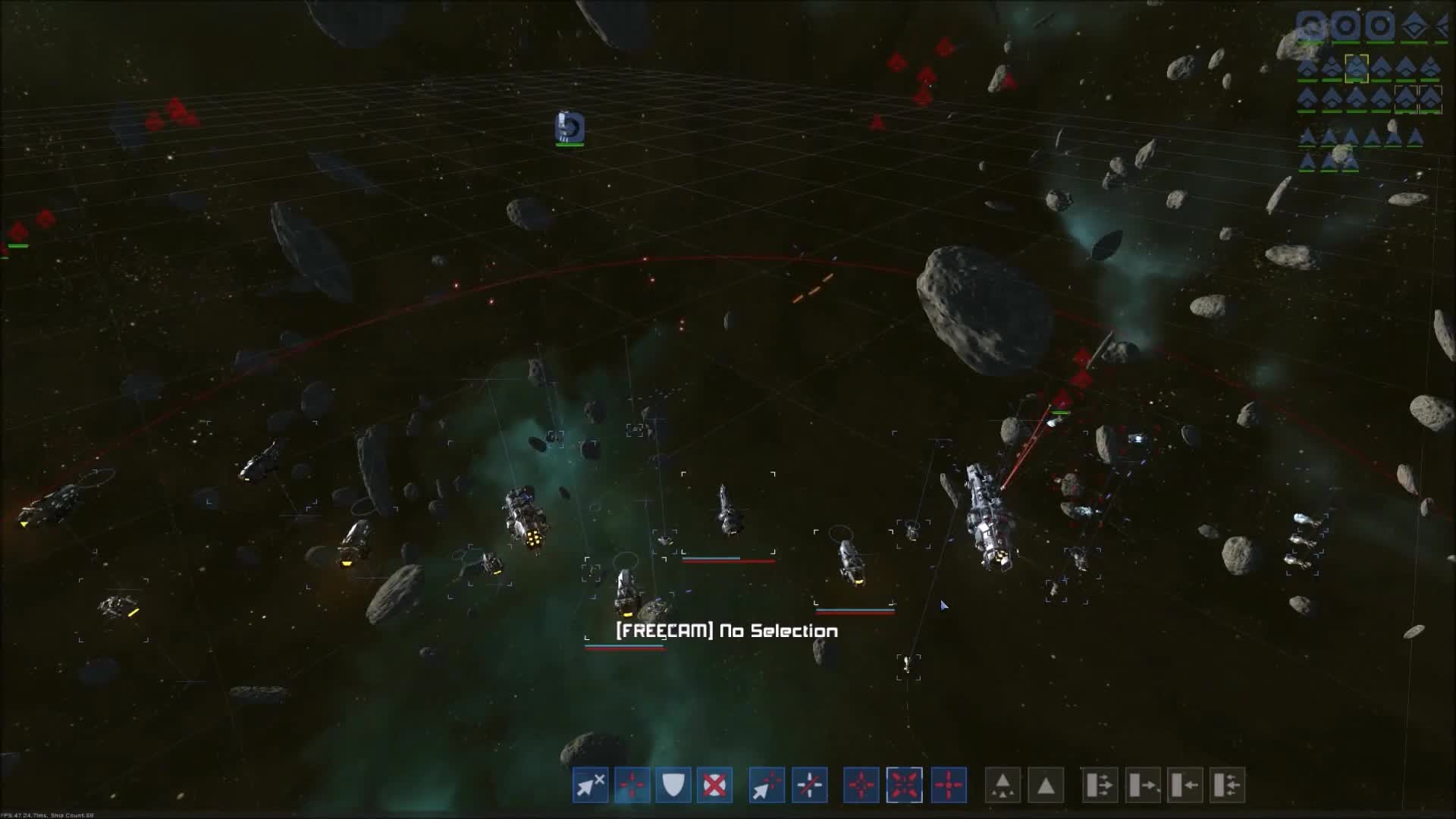Screen dimensions: 1456x819
Task: Select the yellow-bracketed ship in fleet roster
Action: 1357,67
